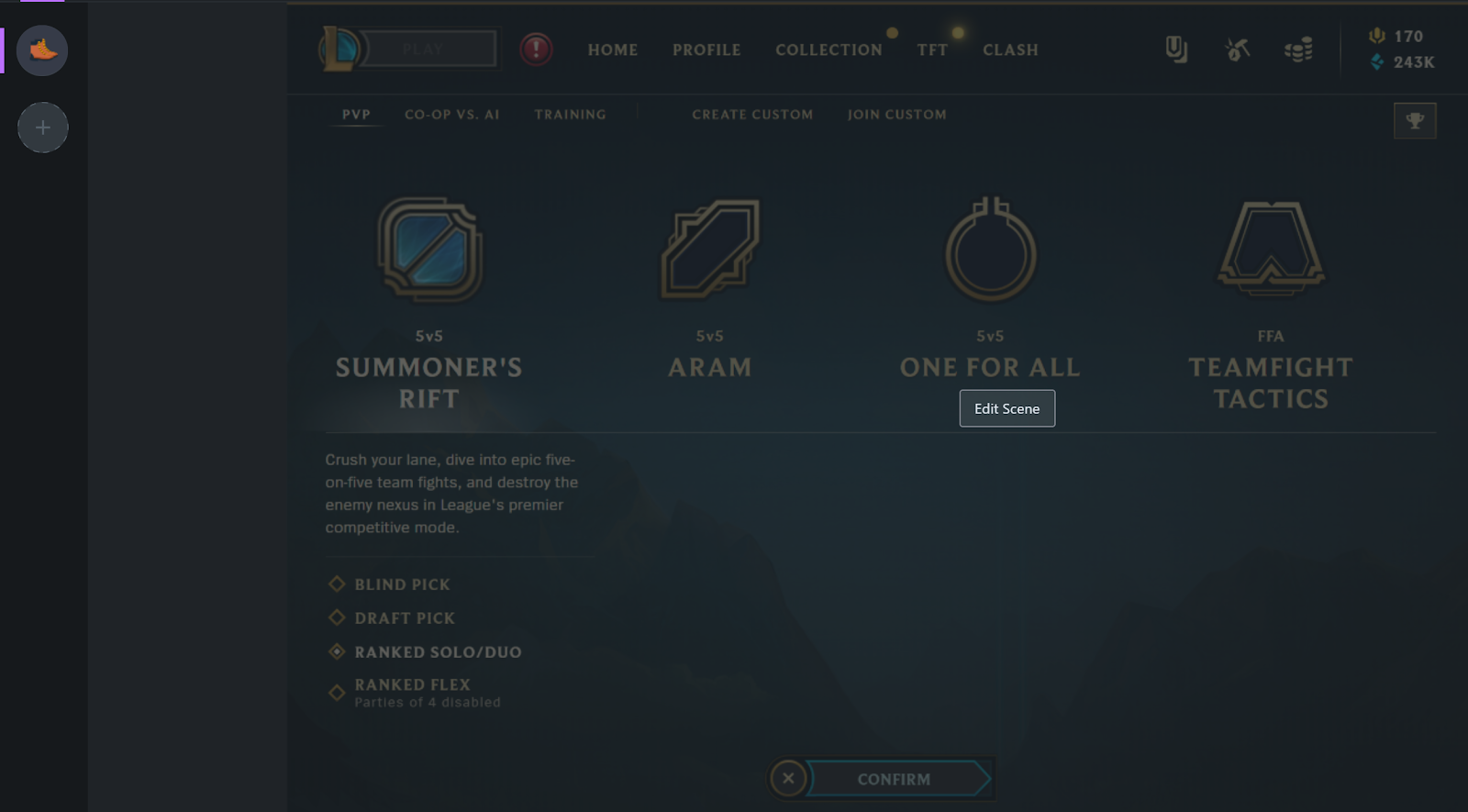Confirm the game mode selection
This screenshot has height=812, width=1468.
(895, 779)
